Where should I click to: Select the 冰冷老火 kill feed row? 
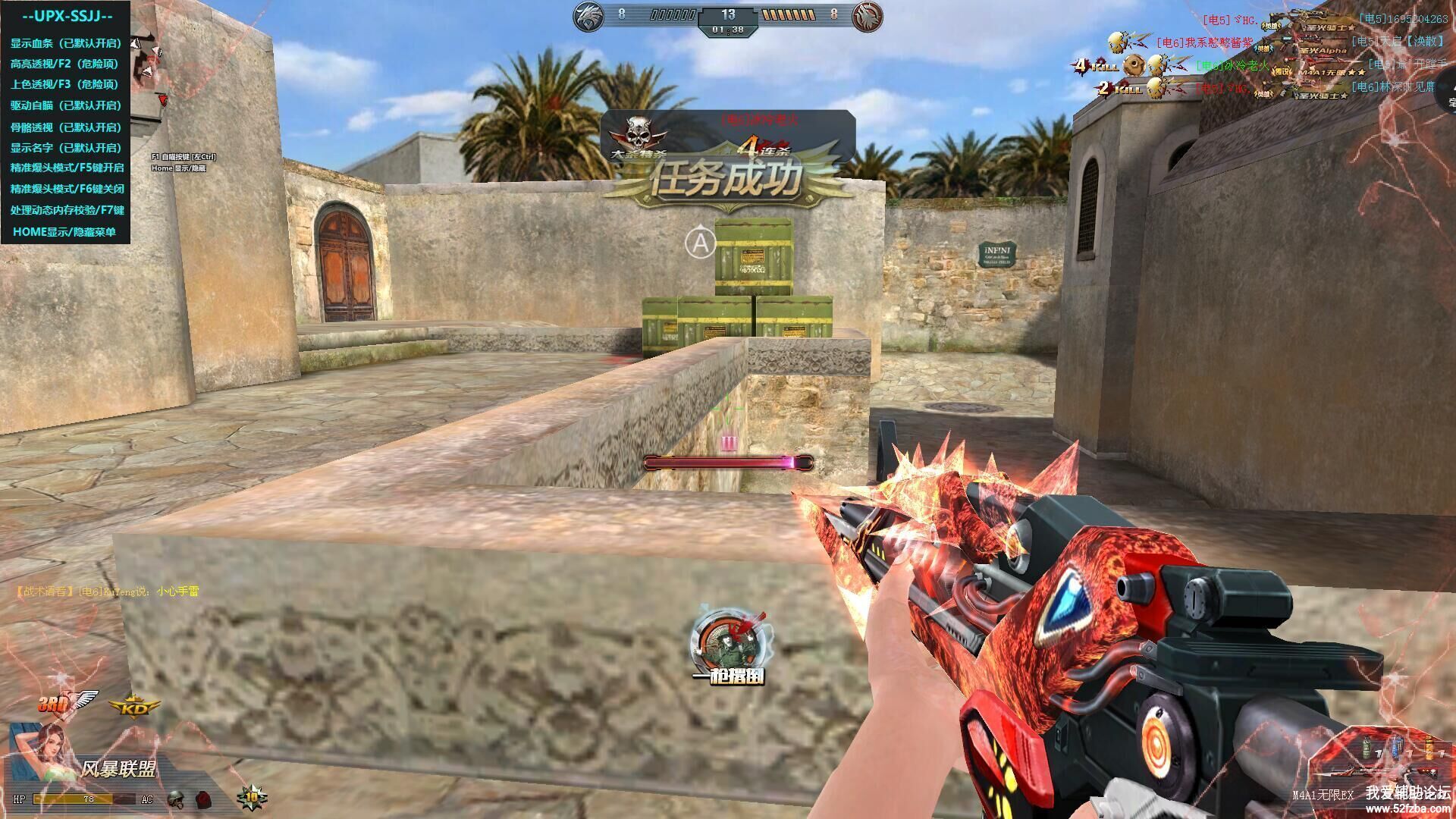(1232, 66)
